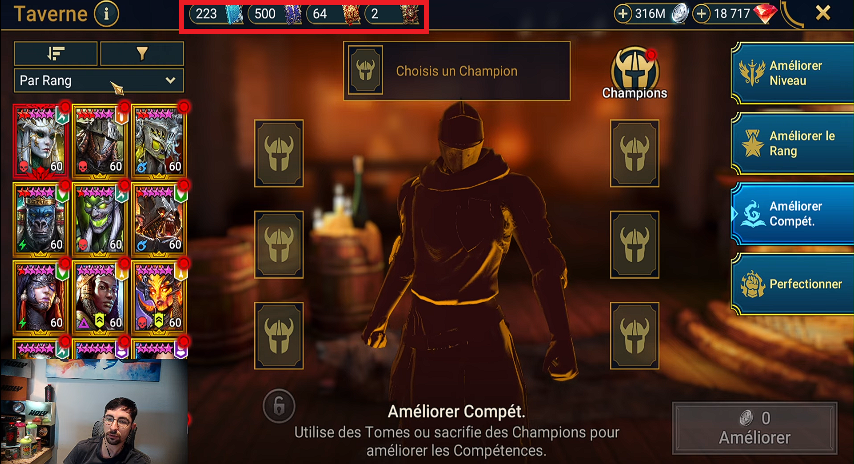This screenshot has height=464, width=854.
Task: Click the Améliorer upgrade button
Action: (754, 428)
